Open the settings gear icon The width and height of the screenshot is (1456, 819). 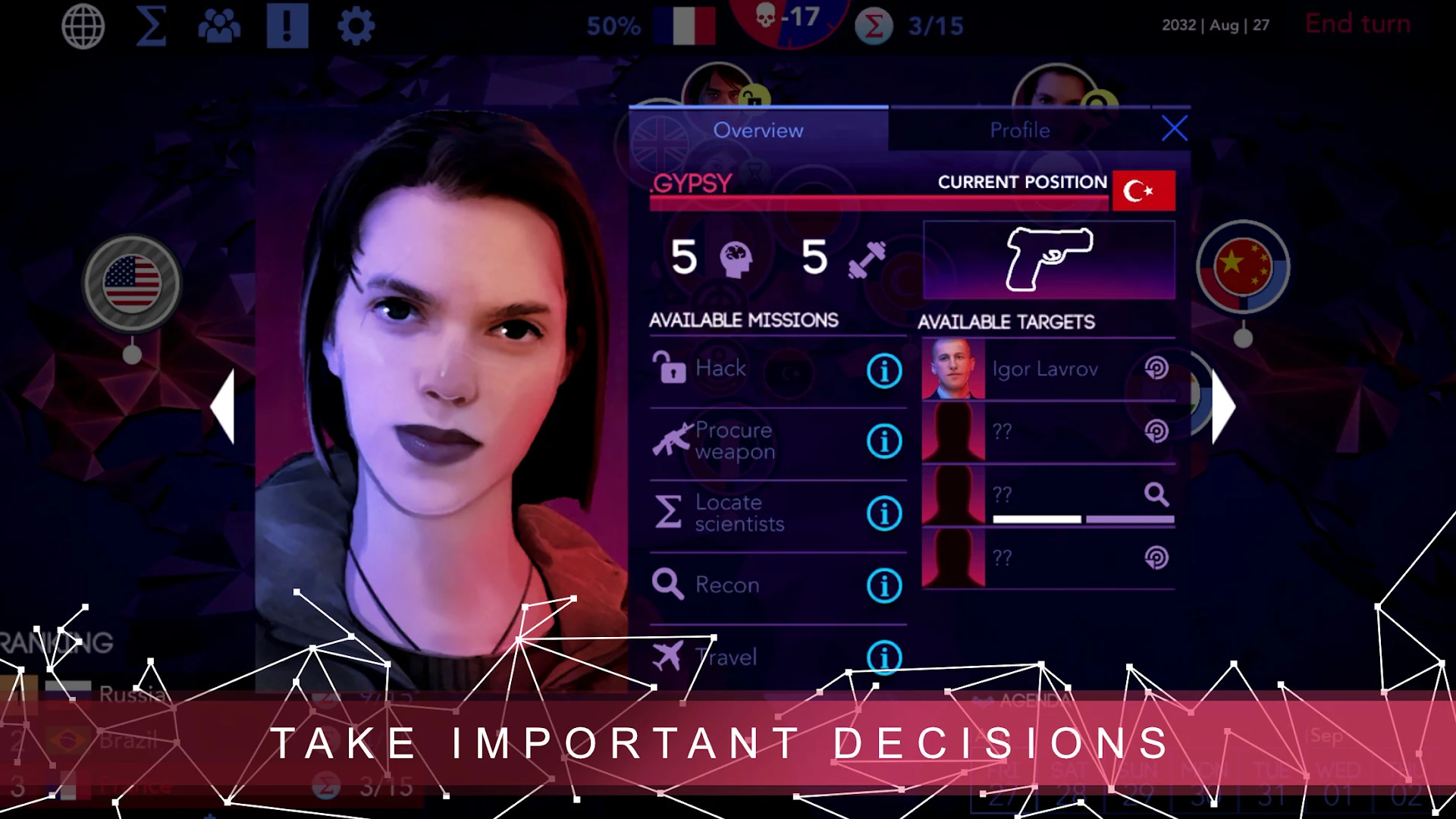(356, 24)
